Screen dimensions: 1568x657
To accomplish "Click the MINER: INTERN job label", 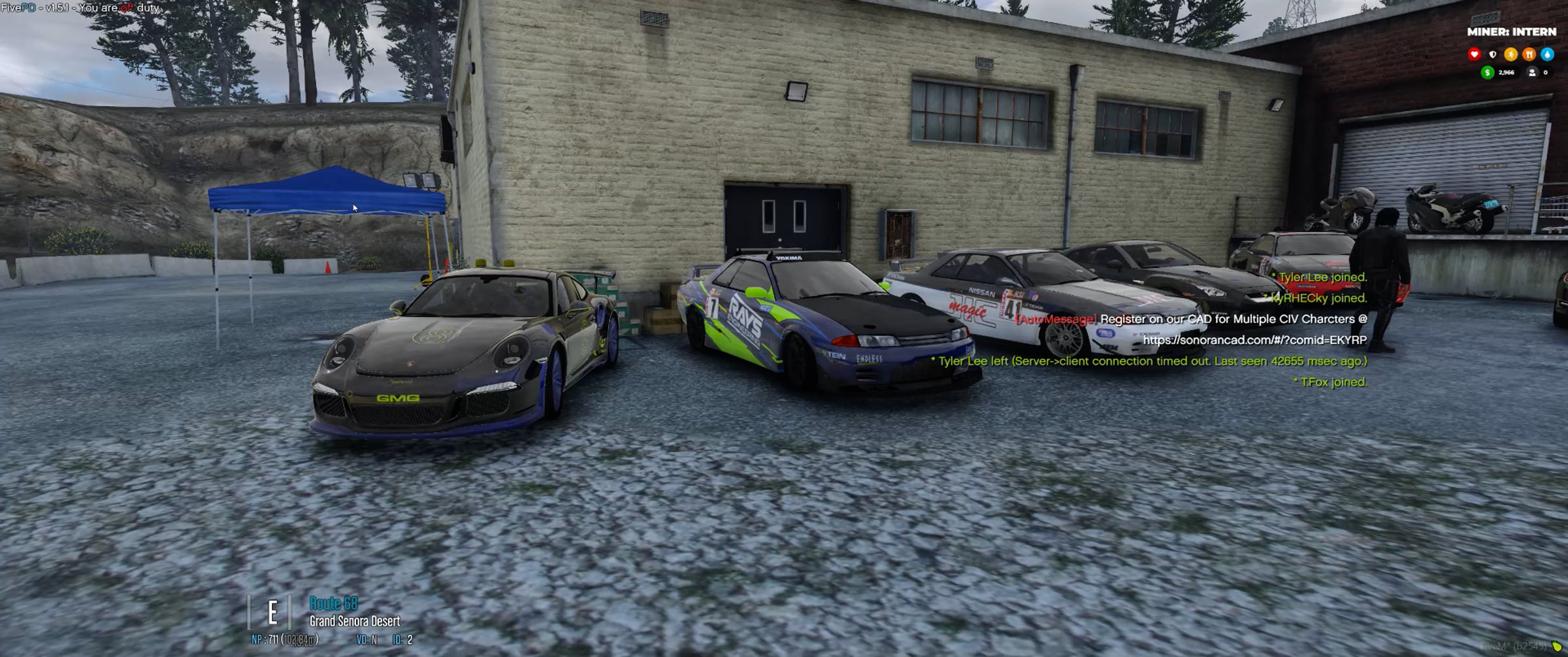I will click(1511, 31).
